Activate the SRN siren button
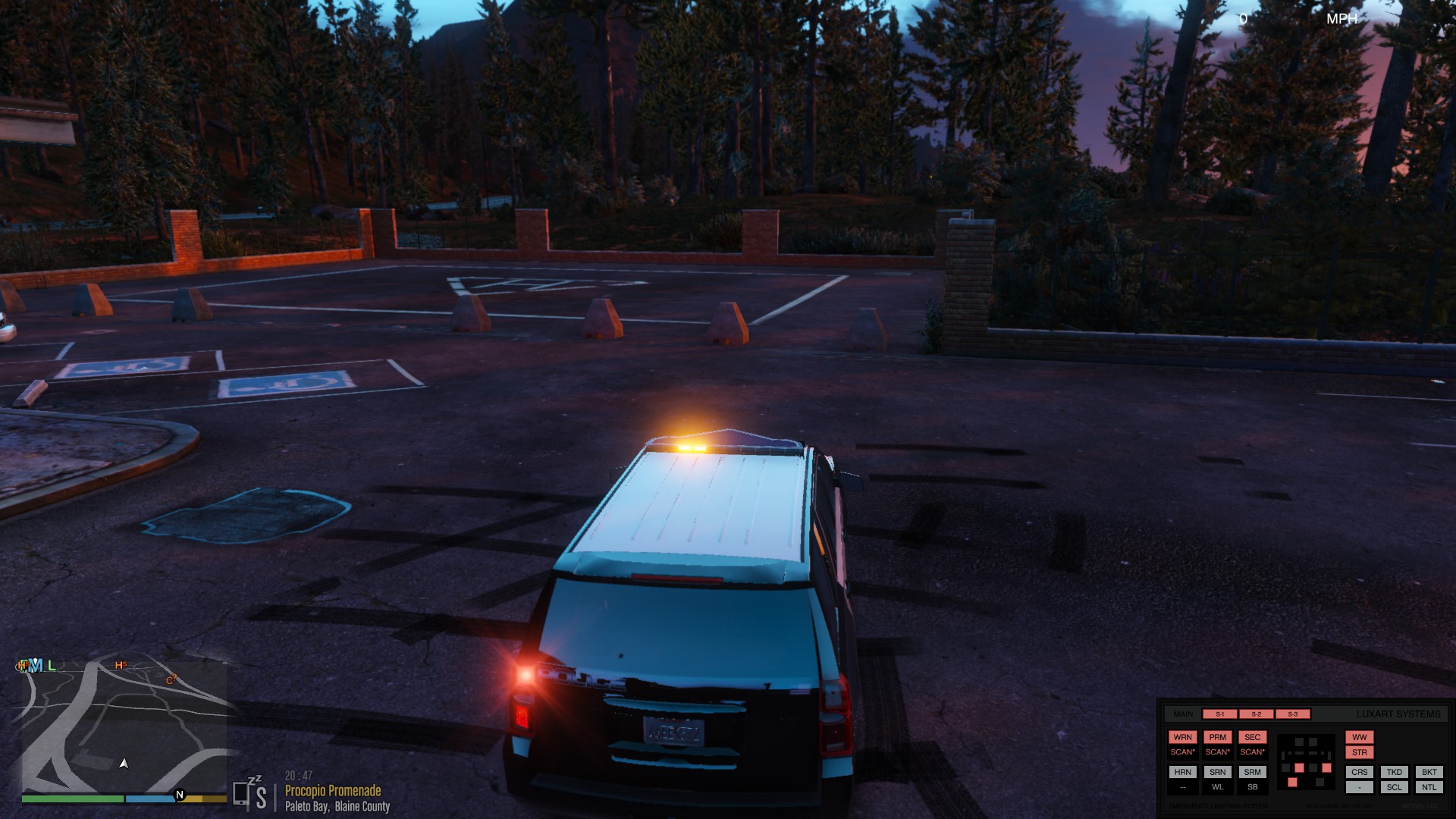The width and height of the screenshot is (1456, 819). tap(1217, 772)
